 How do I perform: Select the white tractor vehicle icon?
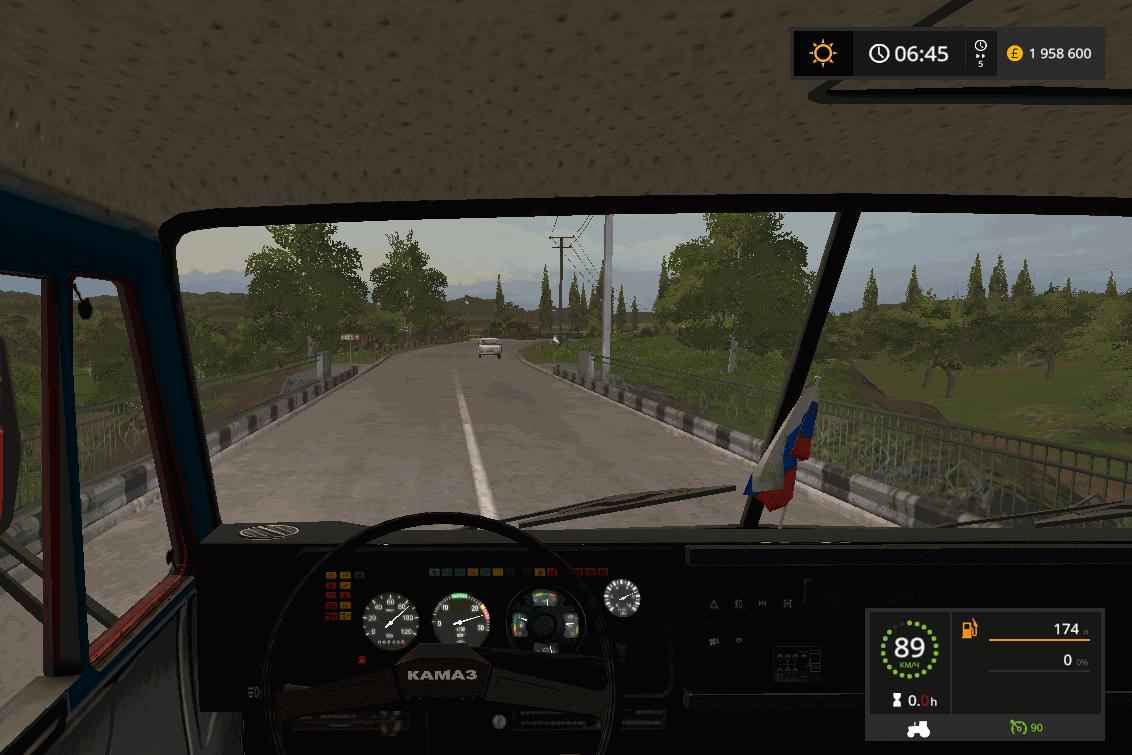tap(917, 729)
